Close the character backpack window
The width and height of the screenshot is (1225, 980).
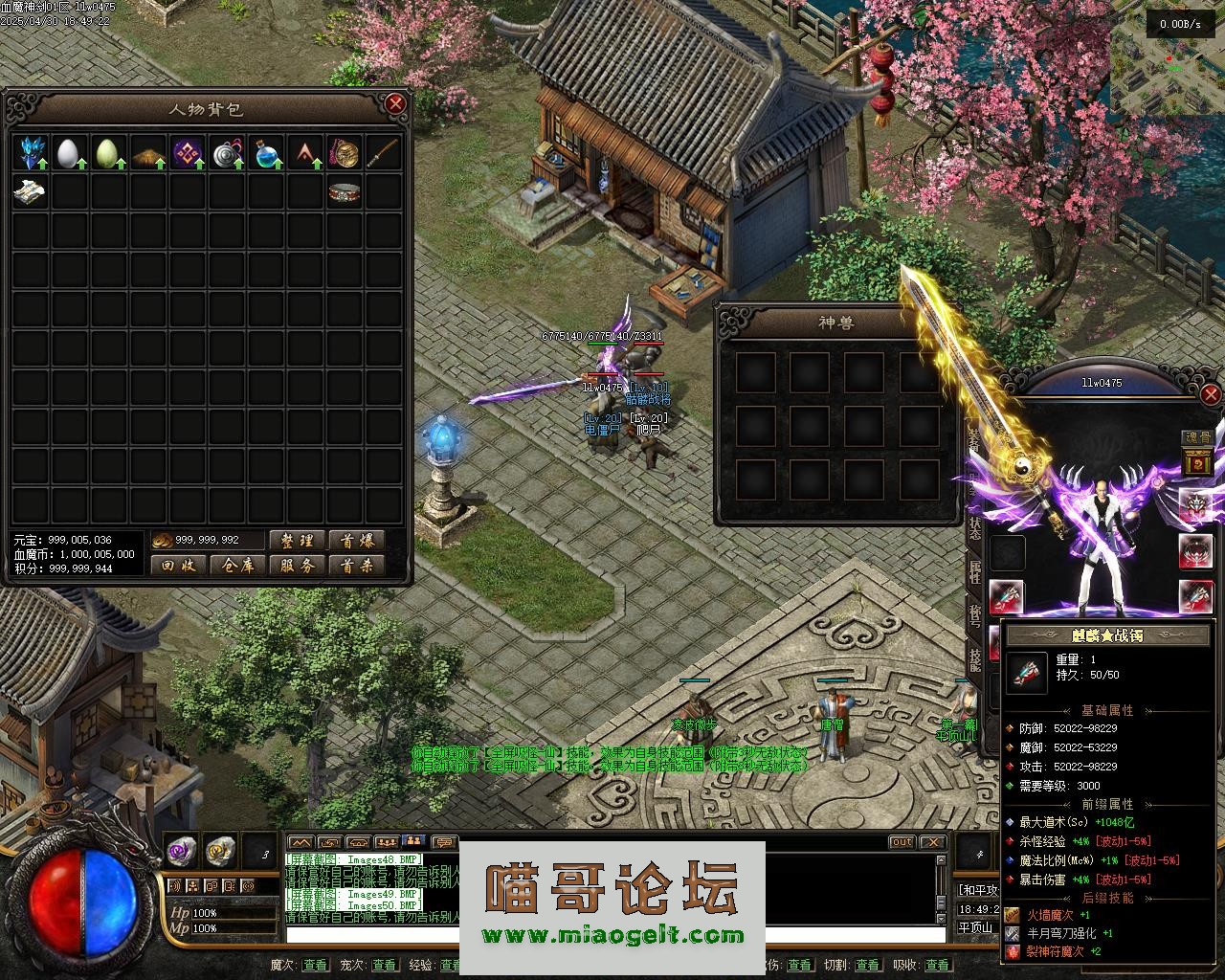pyautogui.click(x=394, y=103)
